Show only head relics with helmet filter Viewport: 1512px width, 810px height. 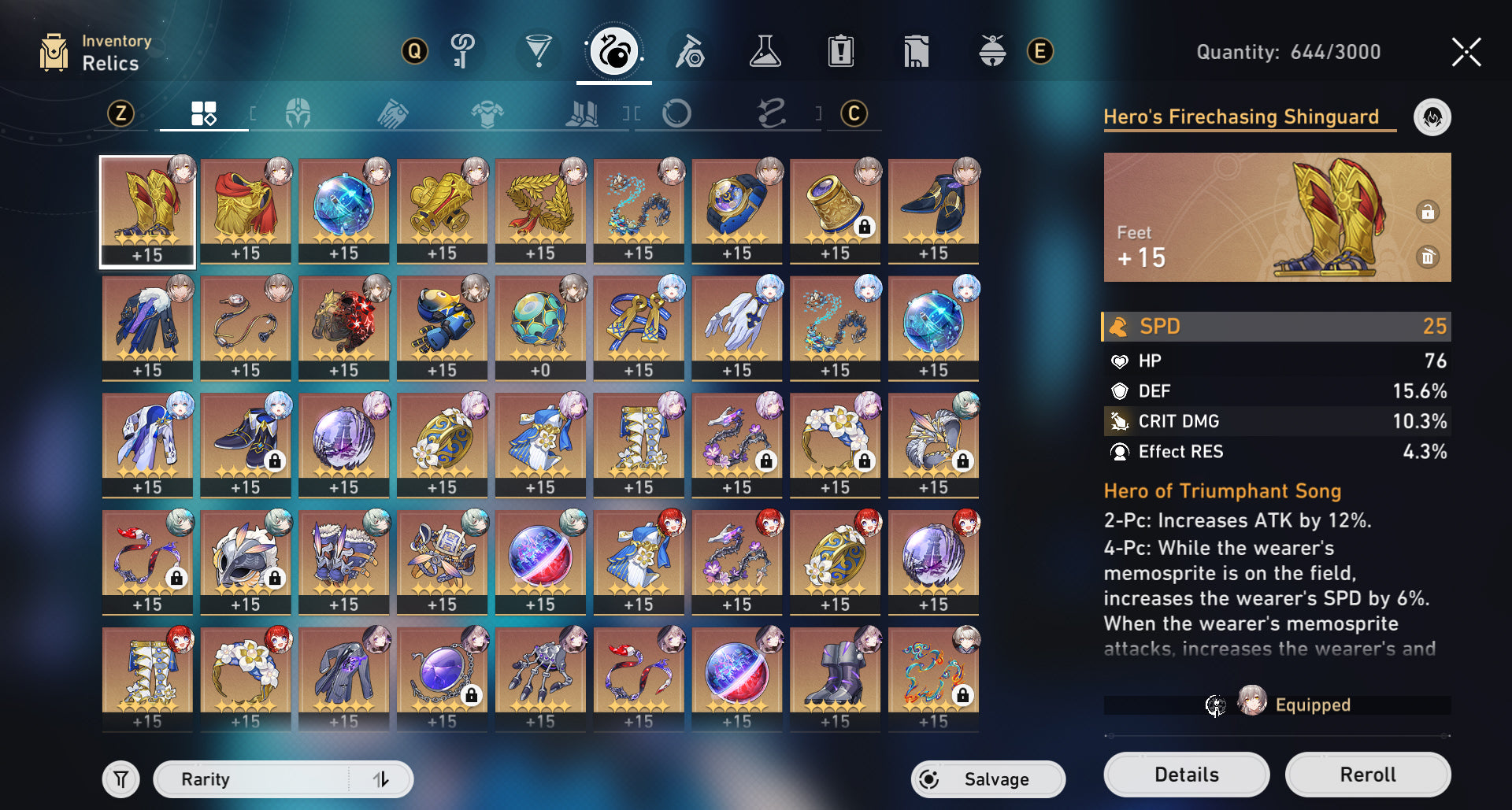point(298,114)
